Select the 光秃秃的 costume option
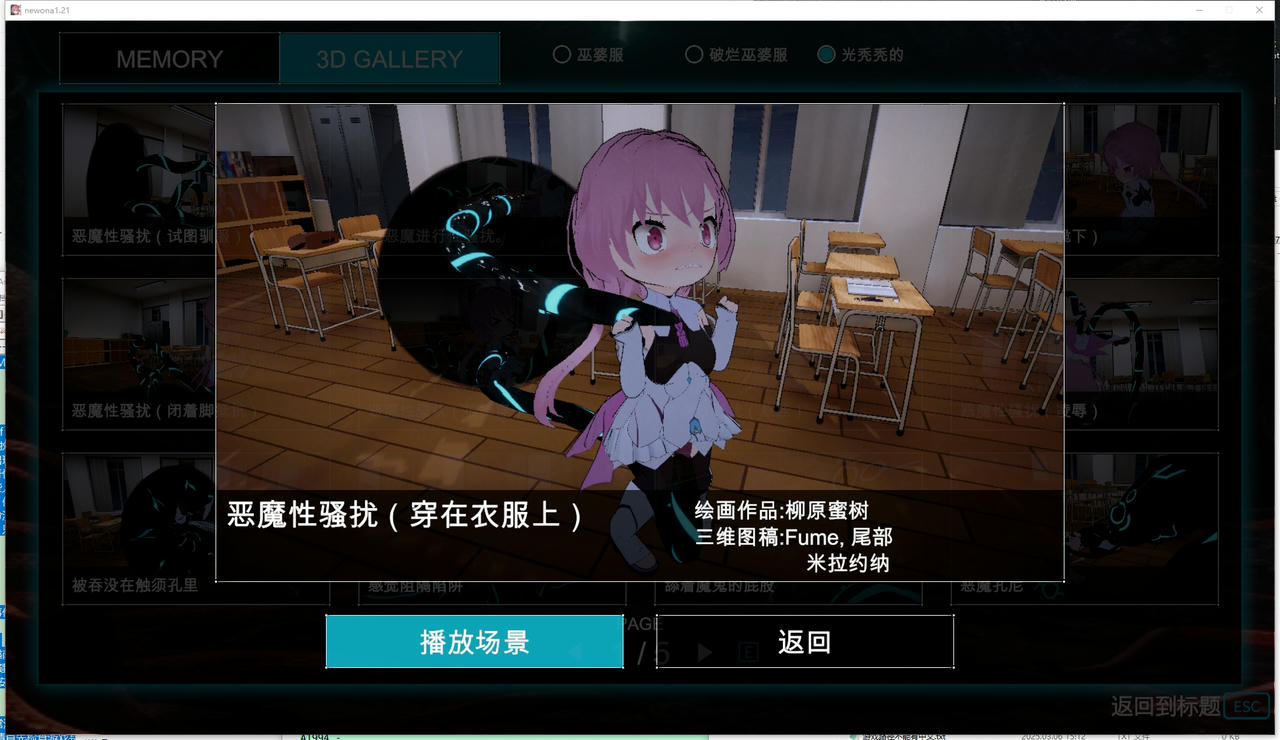This screenshot has width=1280, height=740. 828,55
